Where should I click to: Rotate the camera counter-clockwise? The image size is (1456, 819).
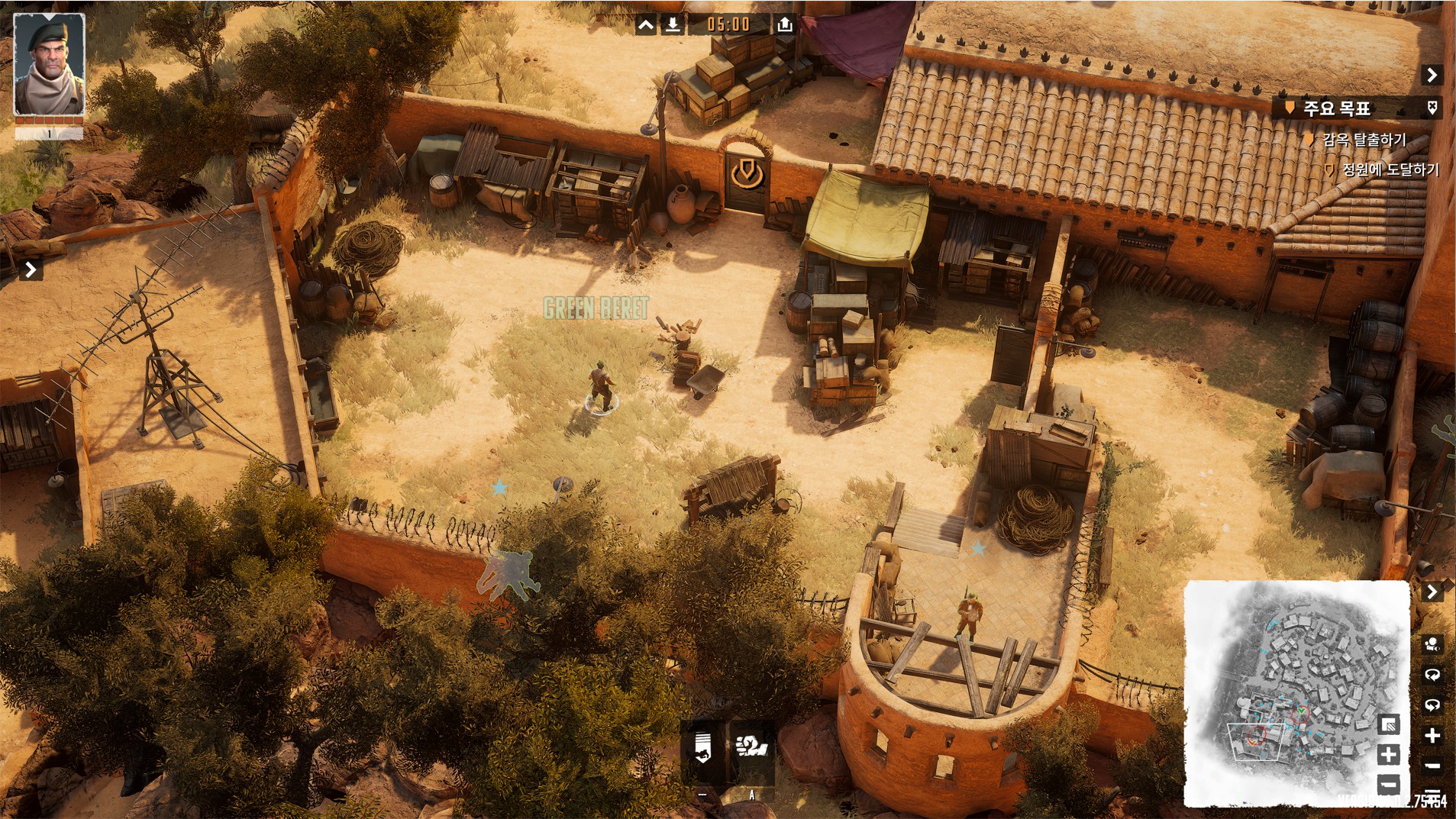1432,705
